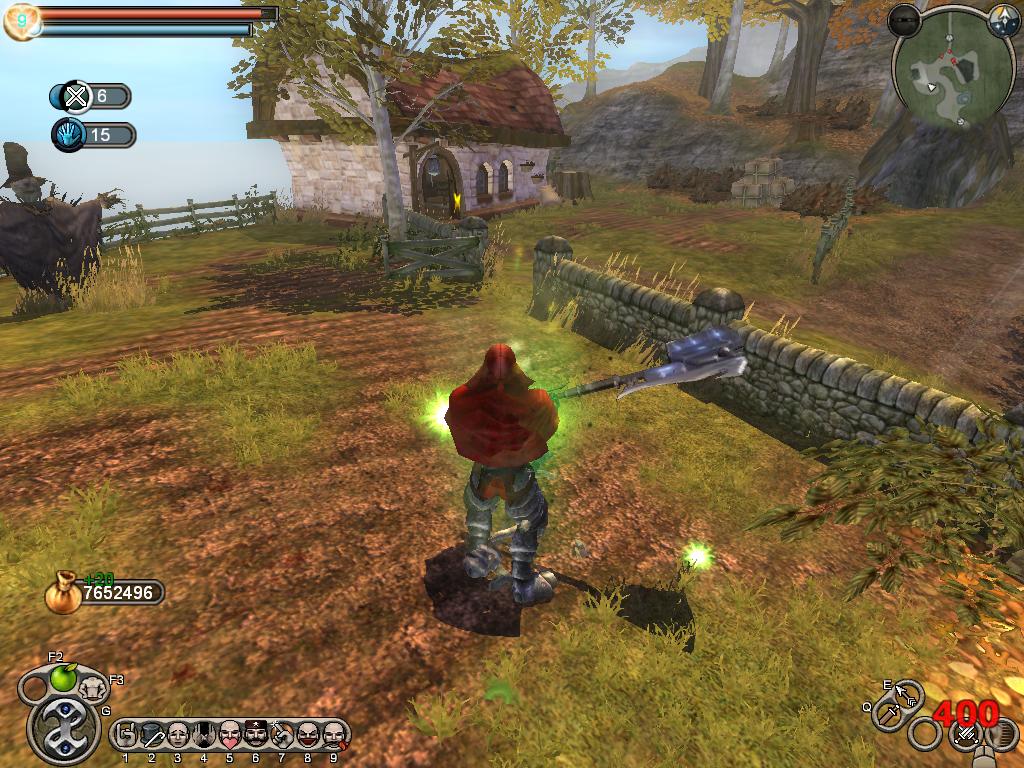1024x768 pixels.
Task: Use the top hat and cane expression
Action: coord(152,735)
